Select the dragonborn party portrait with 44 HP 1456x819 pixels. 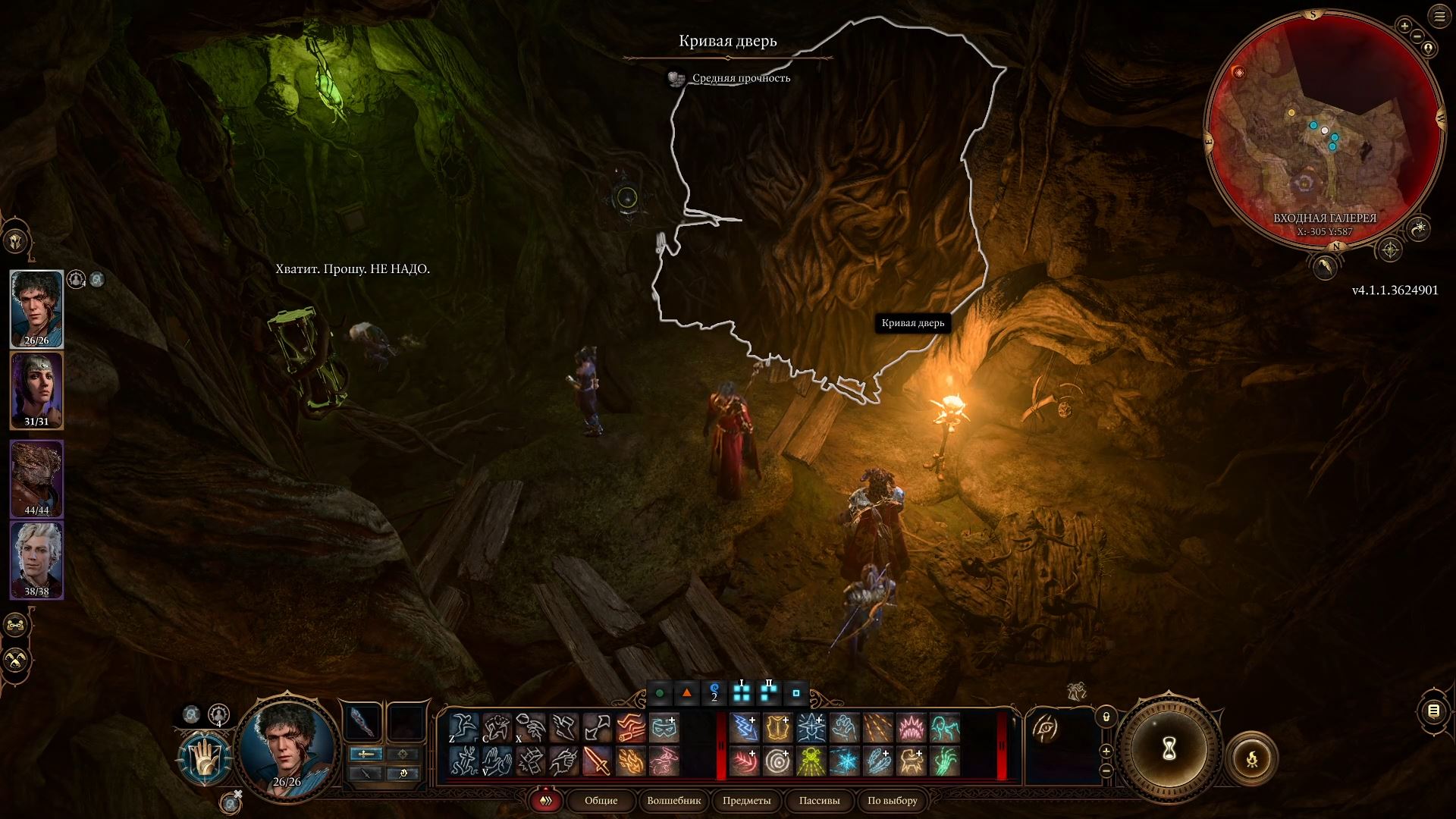36,478
